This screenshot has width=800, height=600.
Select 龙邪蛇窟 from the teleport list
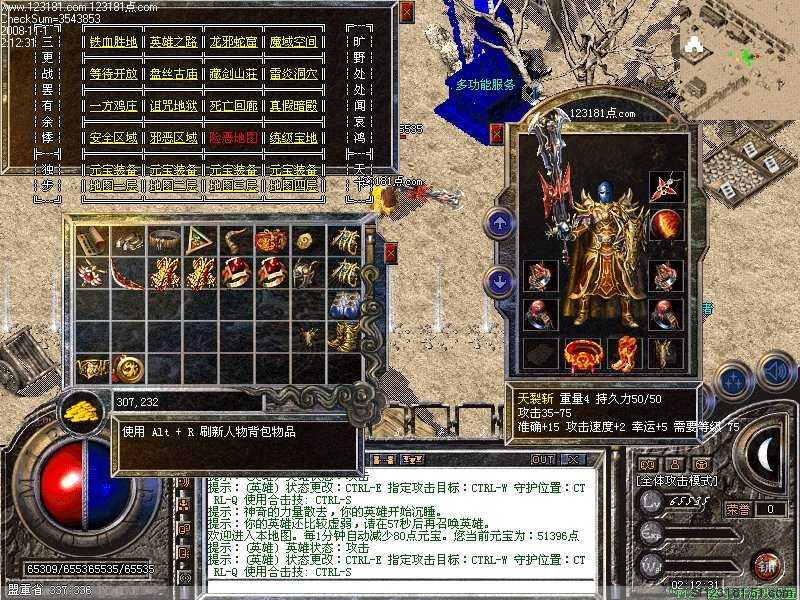(x=232, y=42)
